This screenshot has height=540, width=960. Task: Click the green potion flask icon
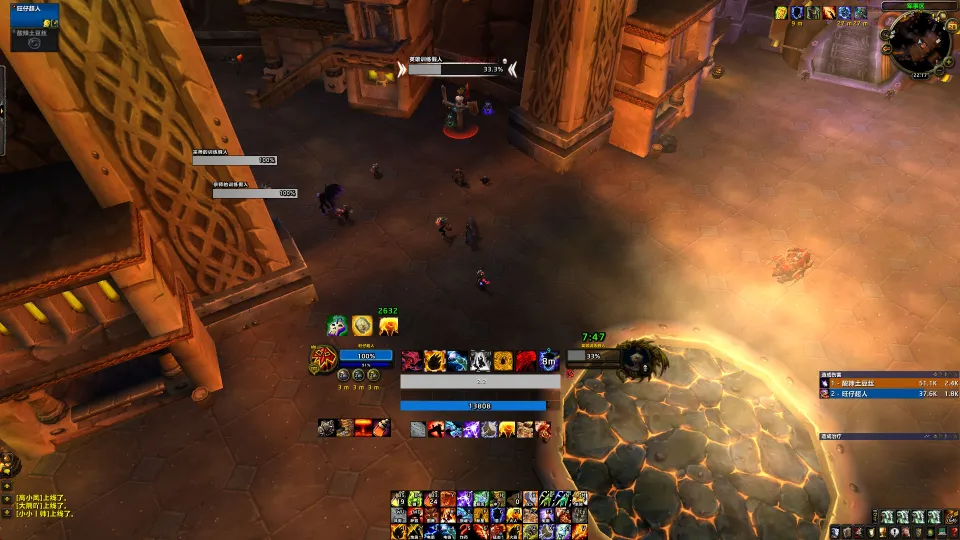pos(336,325)
